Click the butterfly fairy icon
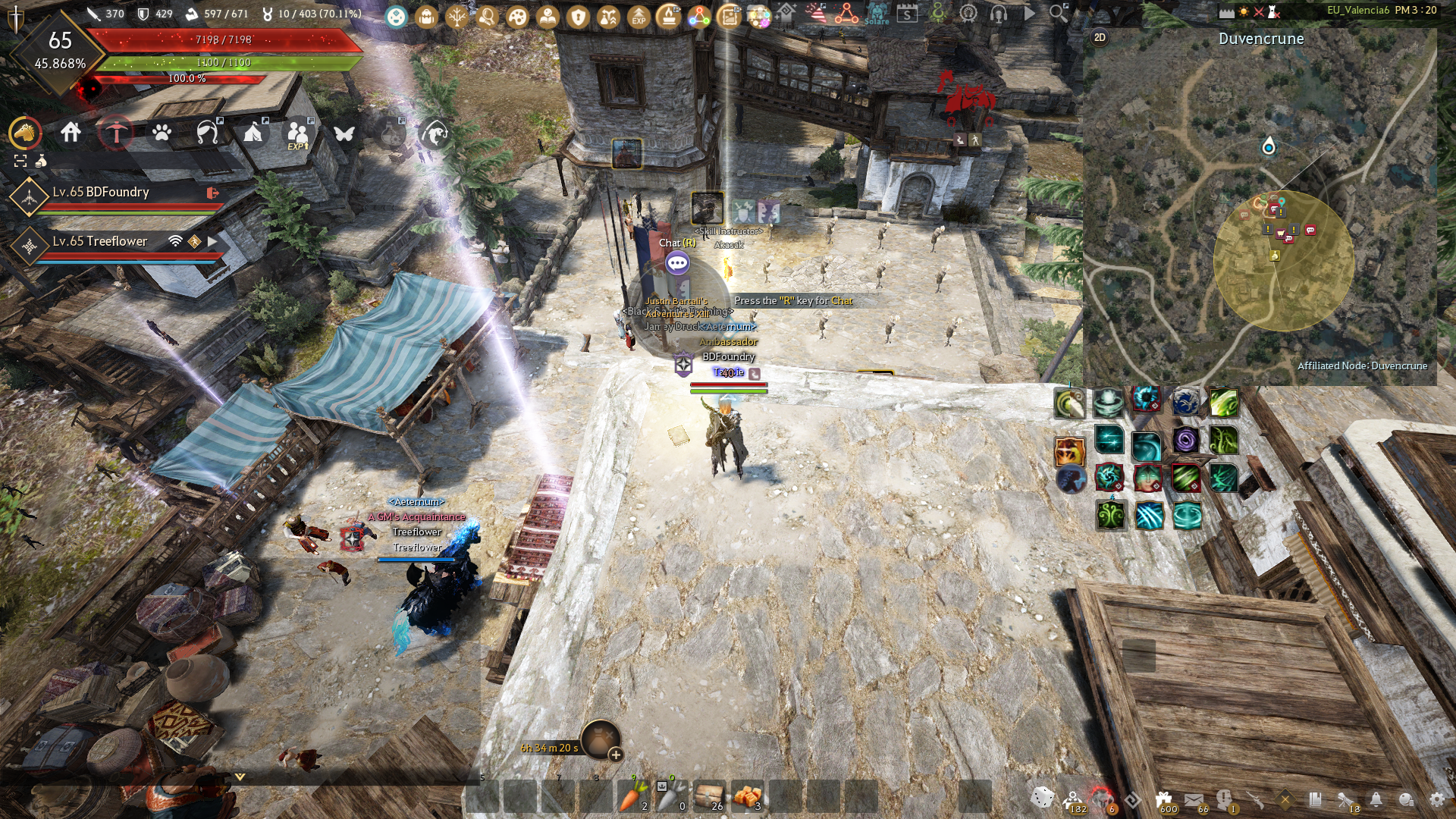 point(344,133)
